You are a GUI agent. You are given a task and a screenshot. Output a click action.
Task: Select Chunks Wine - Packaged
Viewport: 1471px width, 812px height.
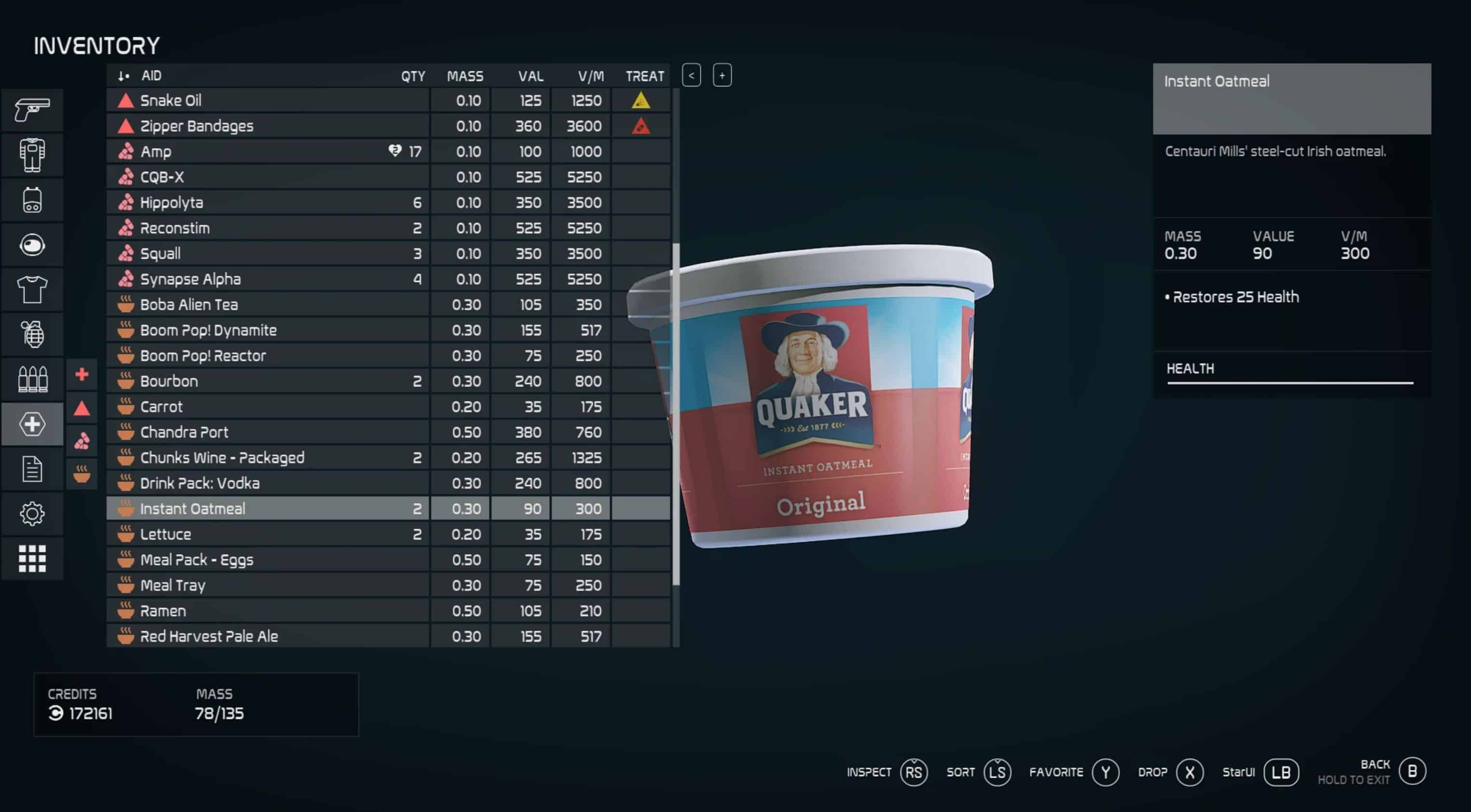(x=267, y=457)
